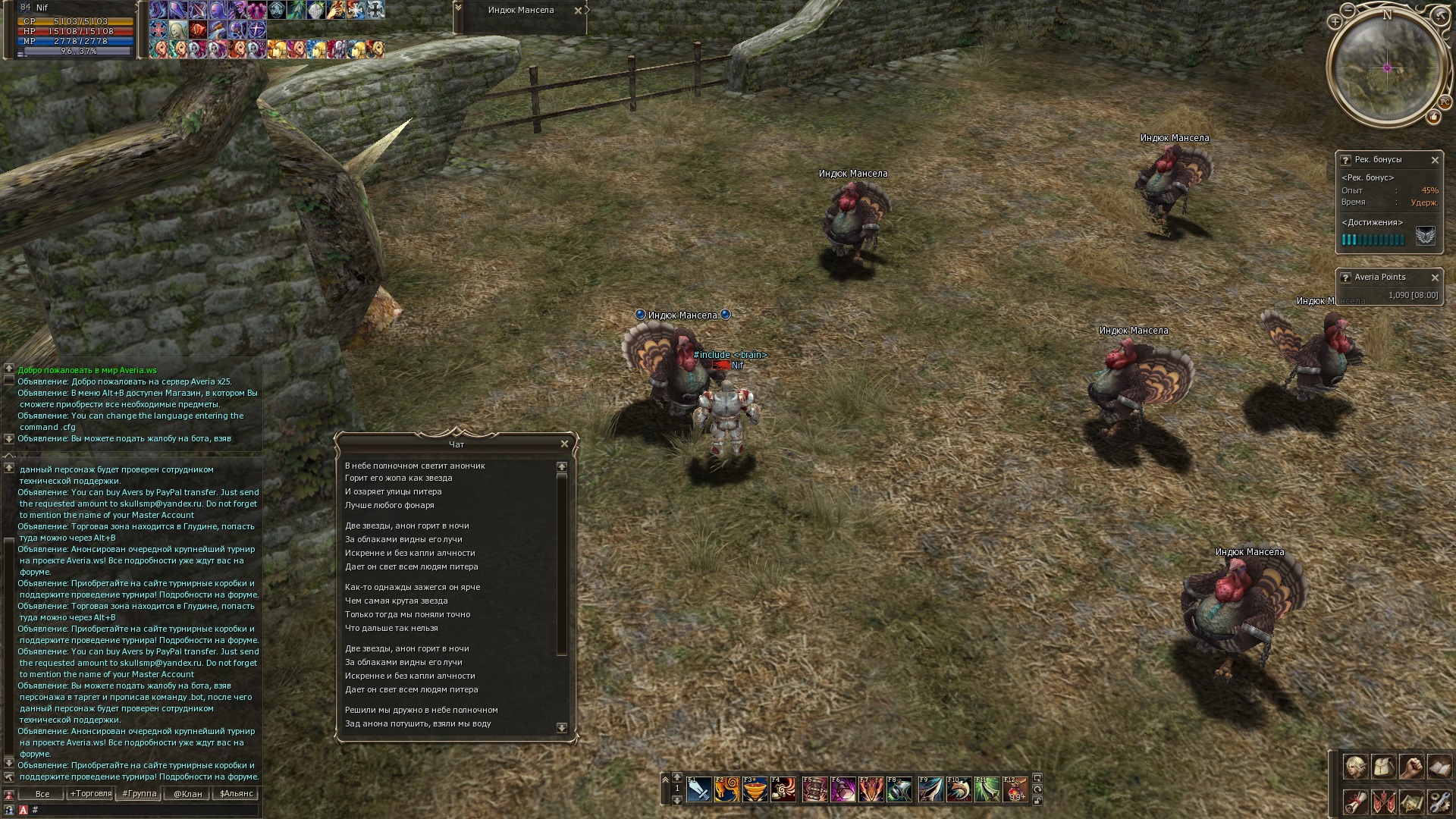Zoom in the minimap with plus button

[x=1335, y=22]
